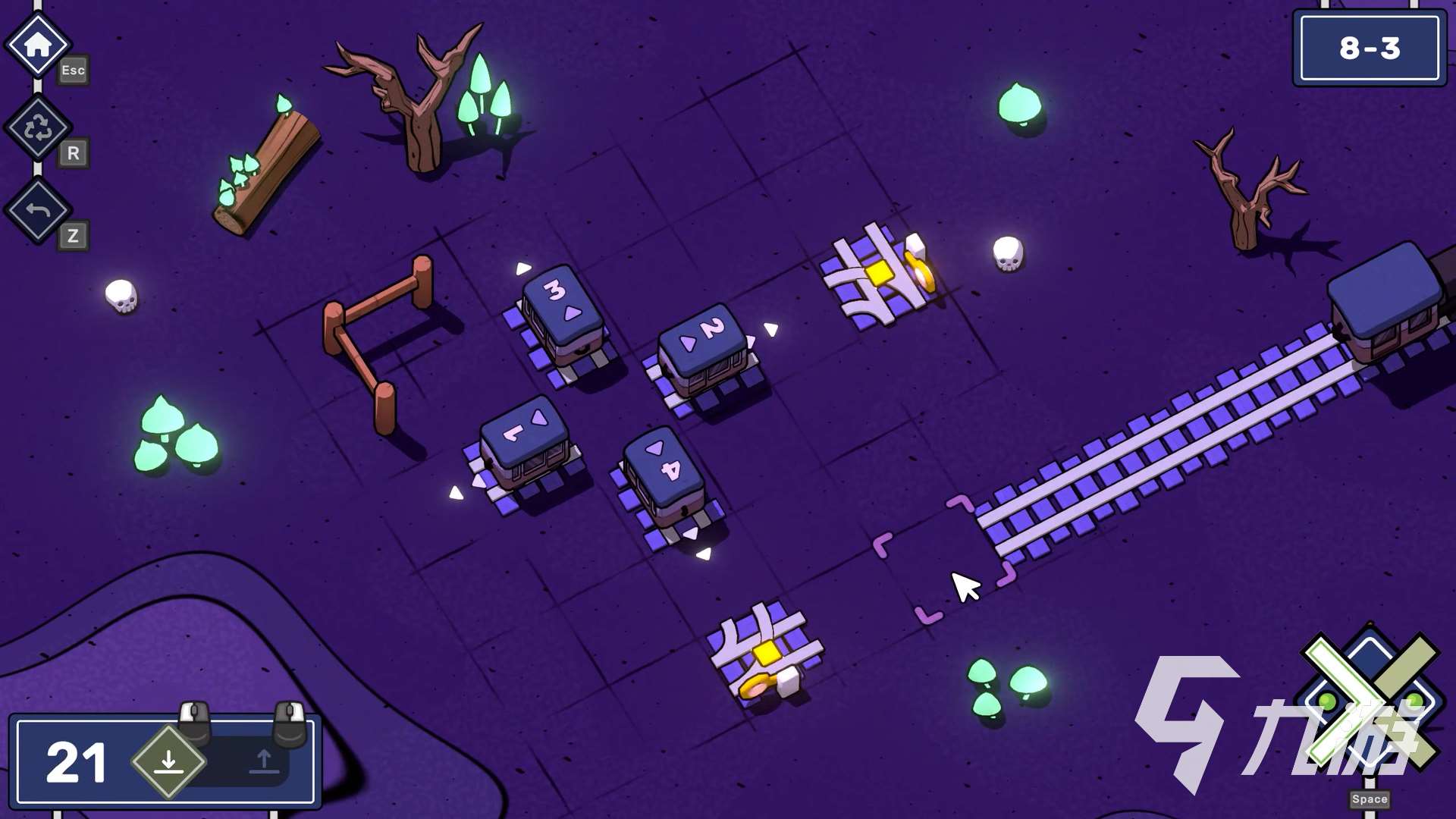1456x819 pixels.
Task: Click the tile holding carriage number 1
Action: 525,450
